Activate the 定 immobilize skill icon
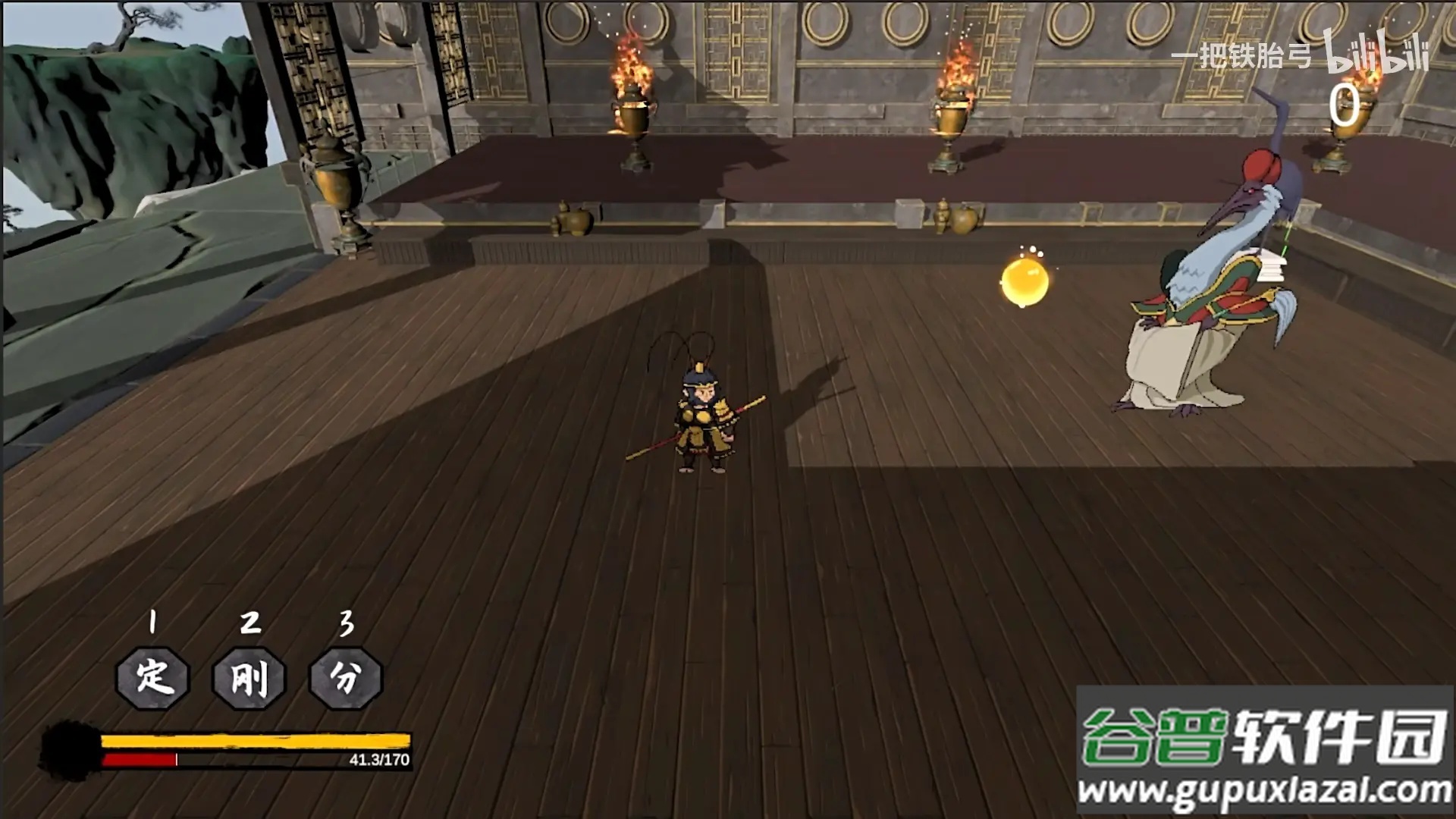 point(152,676)
